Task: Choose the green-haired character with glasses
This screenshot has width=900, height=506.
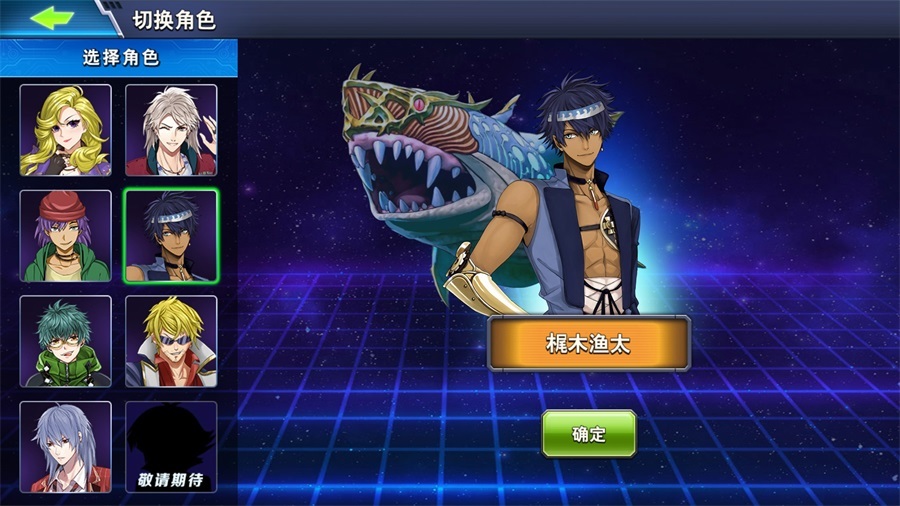Action: click(x=66, y=341)
